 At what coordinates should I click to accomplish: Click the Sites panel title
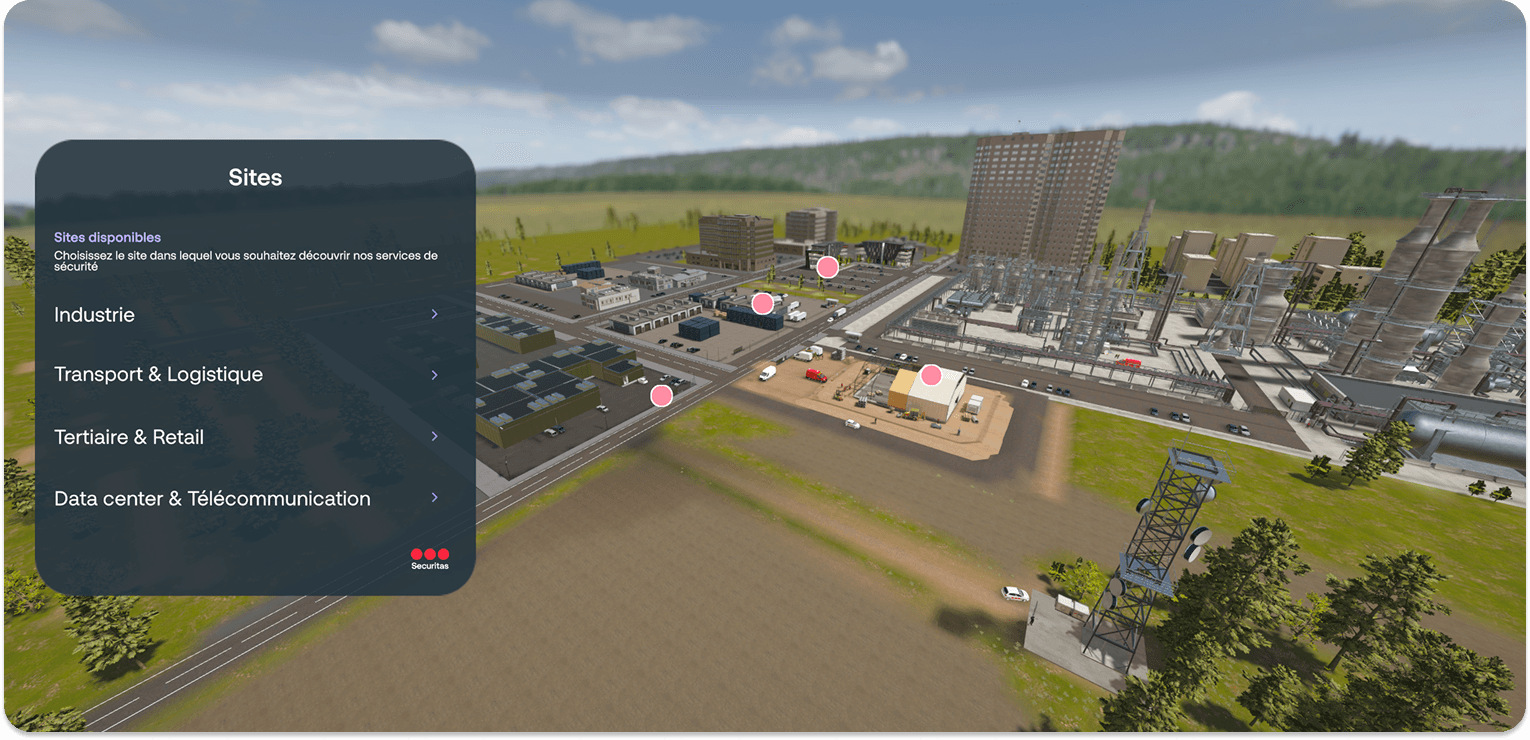coord(255,176)
